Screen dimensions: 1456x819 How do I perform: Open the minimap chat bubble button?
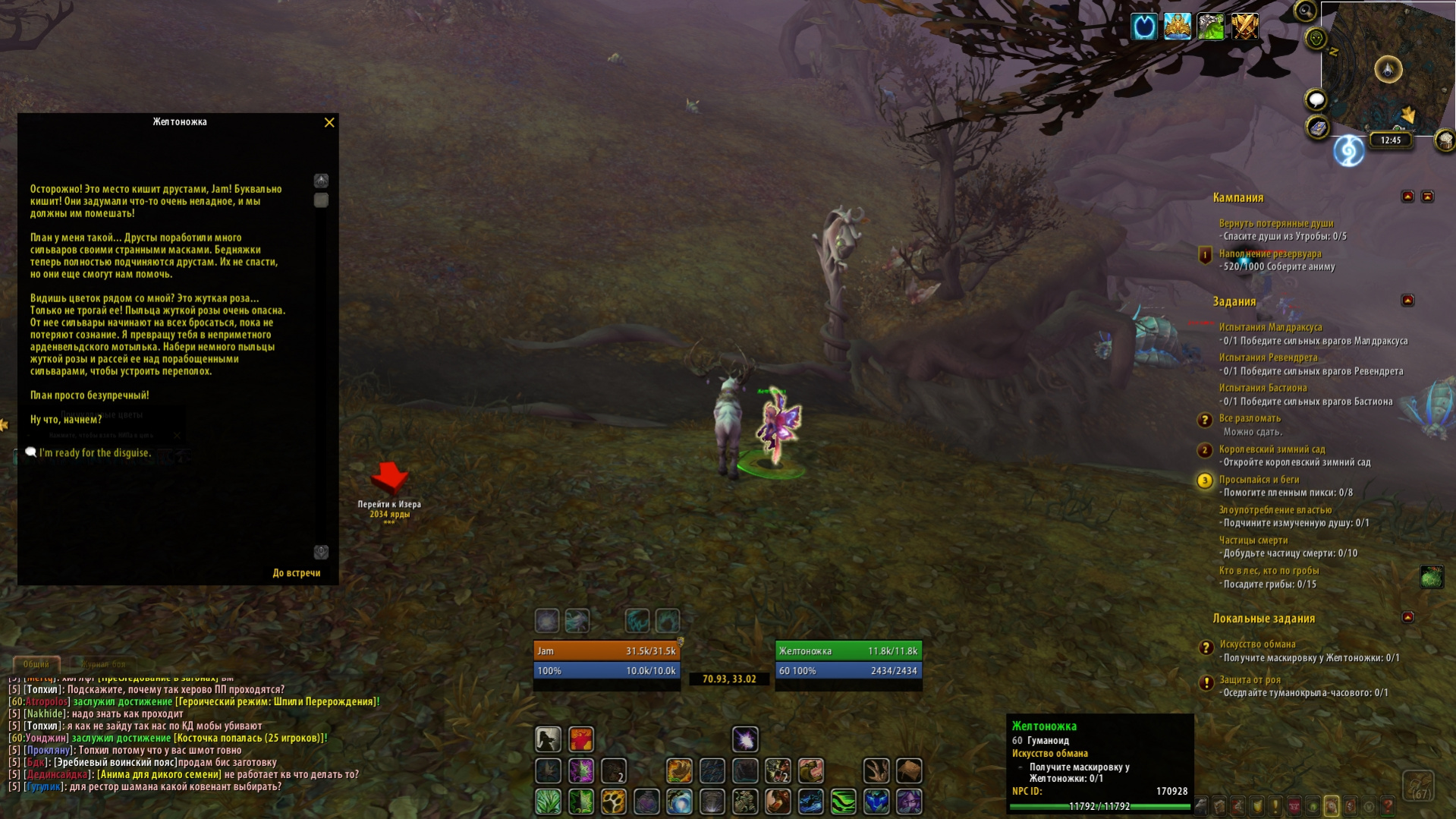(1316, 99)
